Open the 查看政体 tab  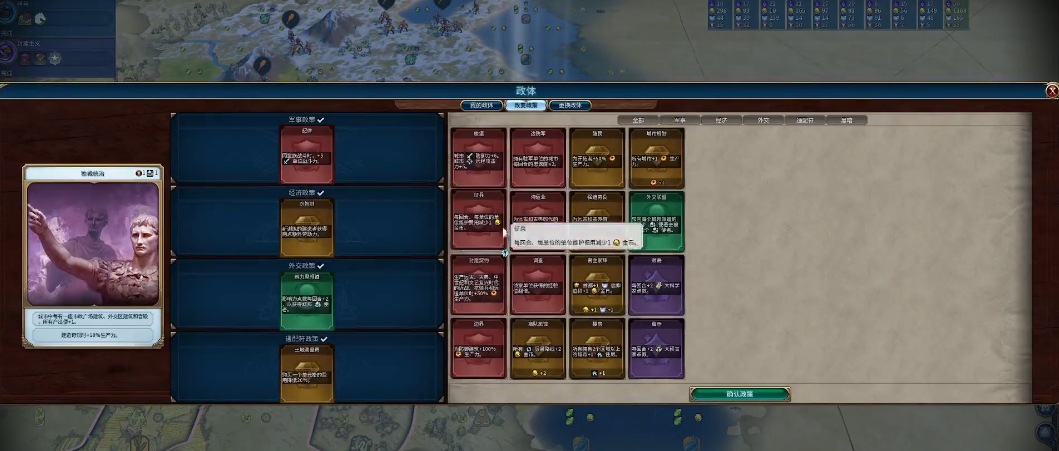[x=570, y=105]
